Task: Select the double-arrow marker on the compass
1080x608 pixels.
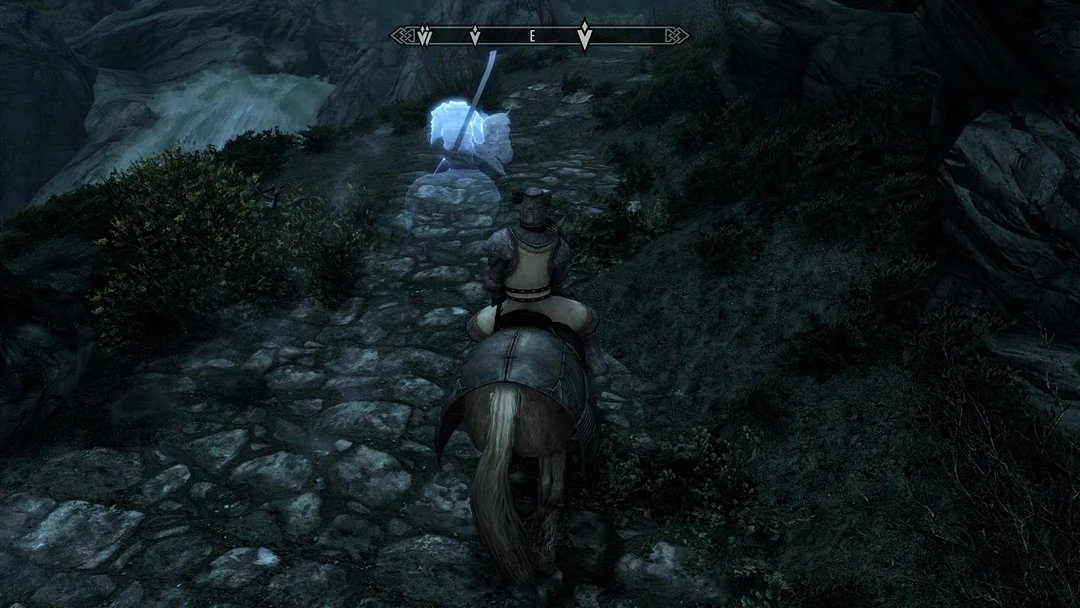Action: [x=424, y=37]
